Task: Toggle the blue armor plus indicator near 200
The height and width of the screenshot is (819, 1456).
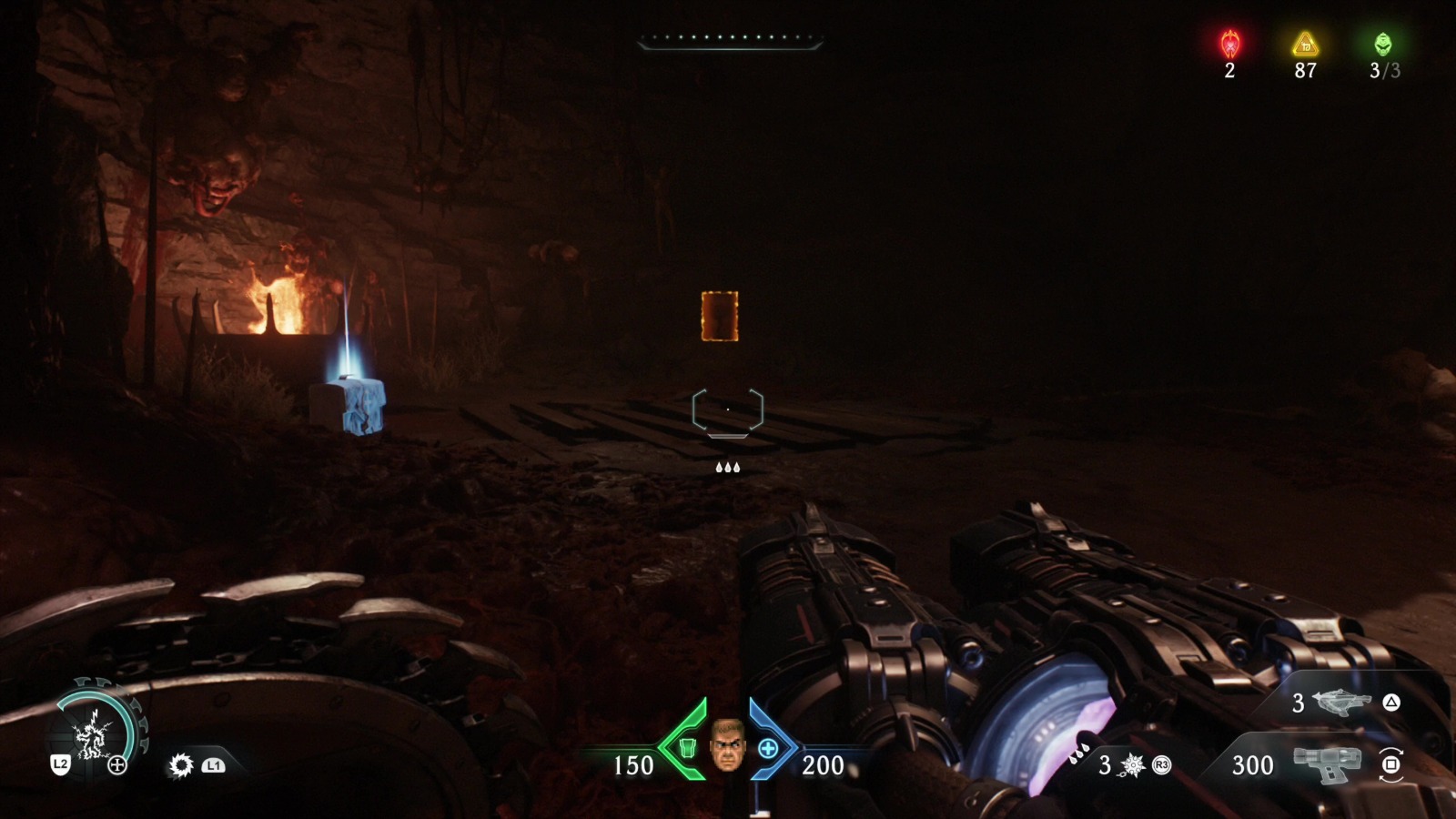Action: click(x=769, y=752)
